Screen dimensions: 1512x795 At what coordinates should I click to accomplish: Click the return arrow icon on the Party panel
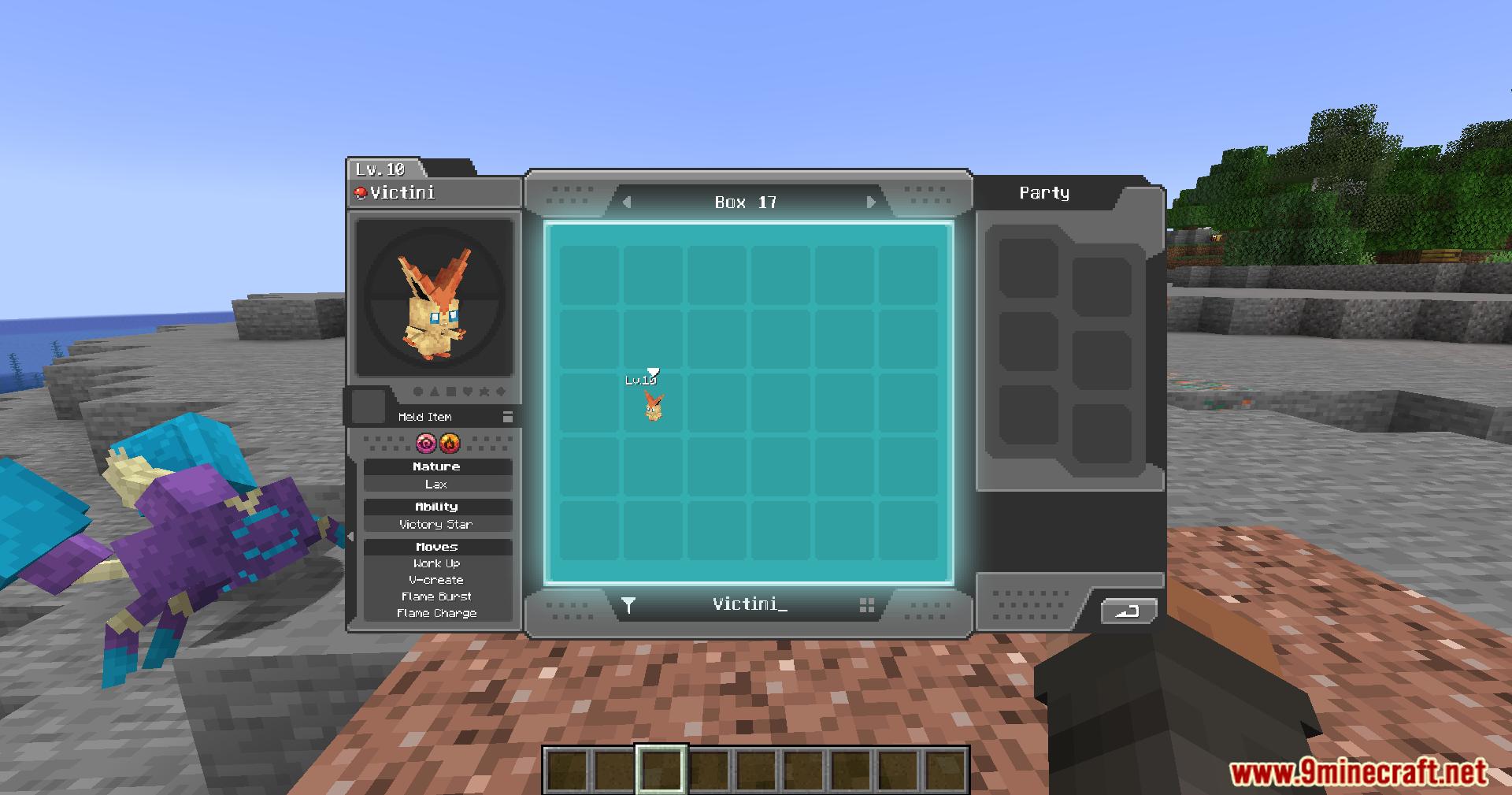pos(1128,611)
